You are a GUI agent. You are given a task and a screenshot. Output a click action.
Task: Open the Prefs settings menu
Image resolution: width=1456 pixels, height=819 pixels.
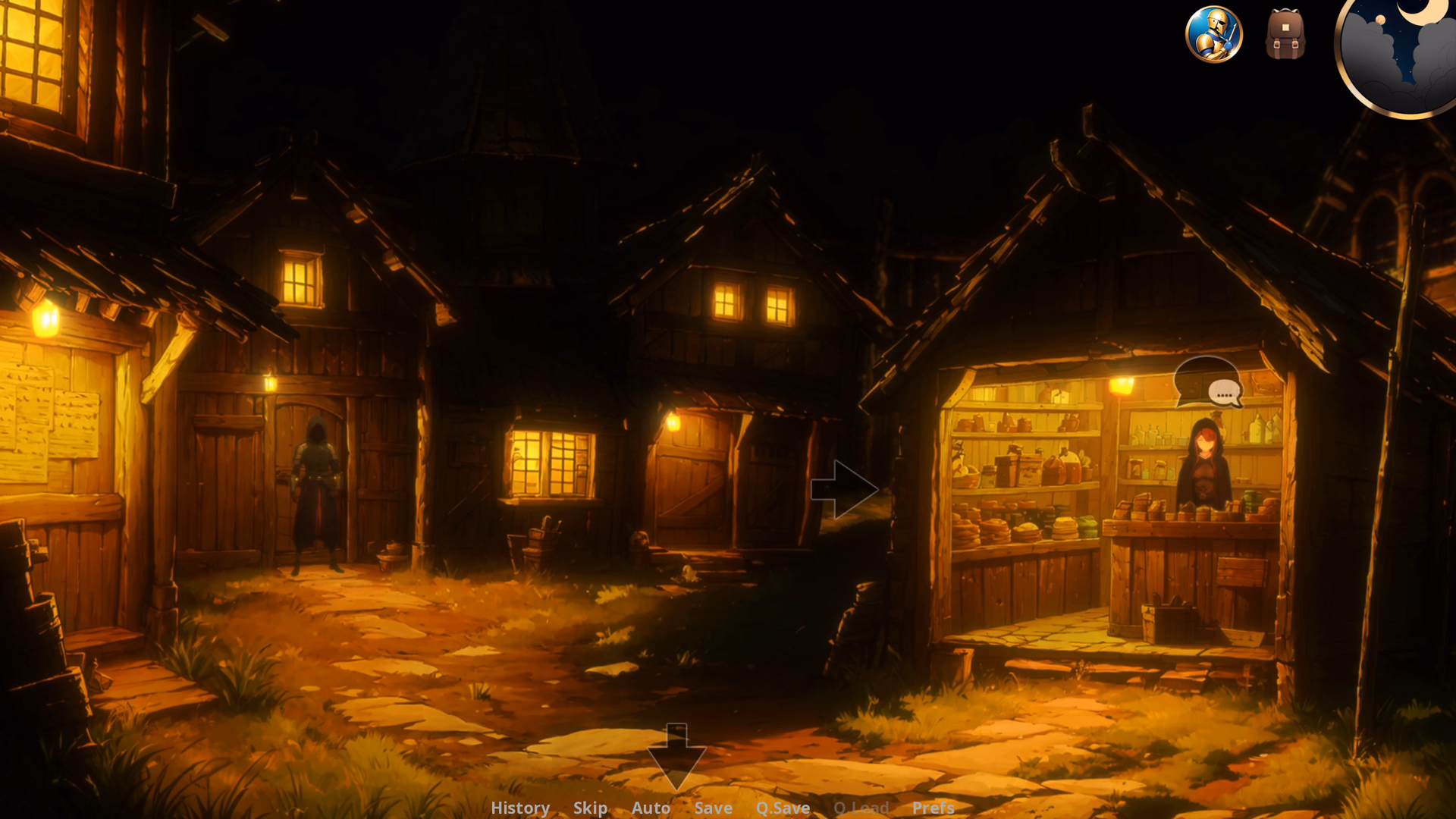(x=933, y=808)
